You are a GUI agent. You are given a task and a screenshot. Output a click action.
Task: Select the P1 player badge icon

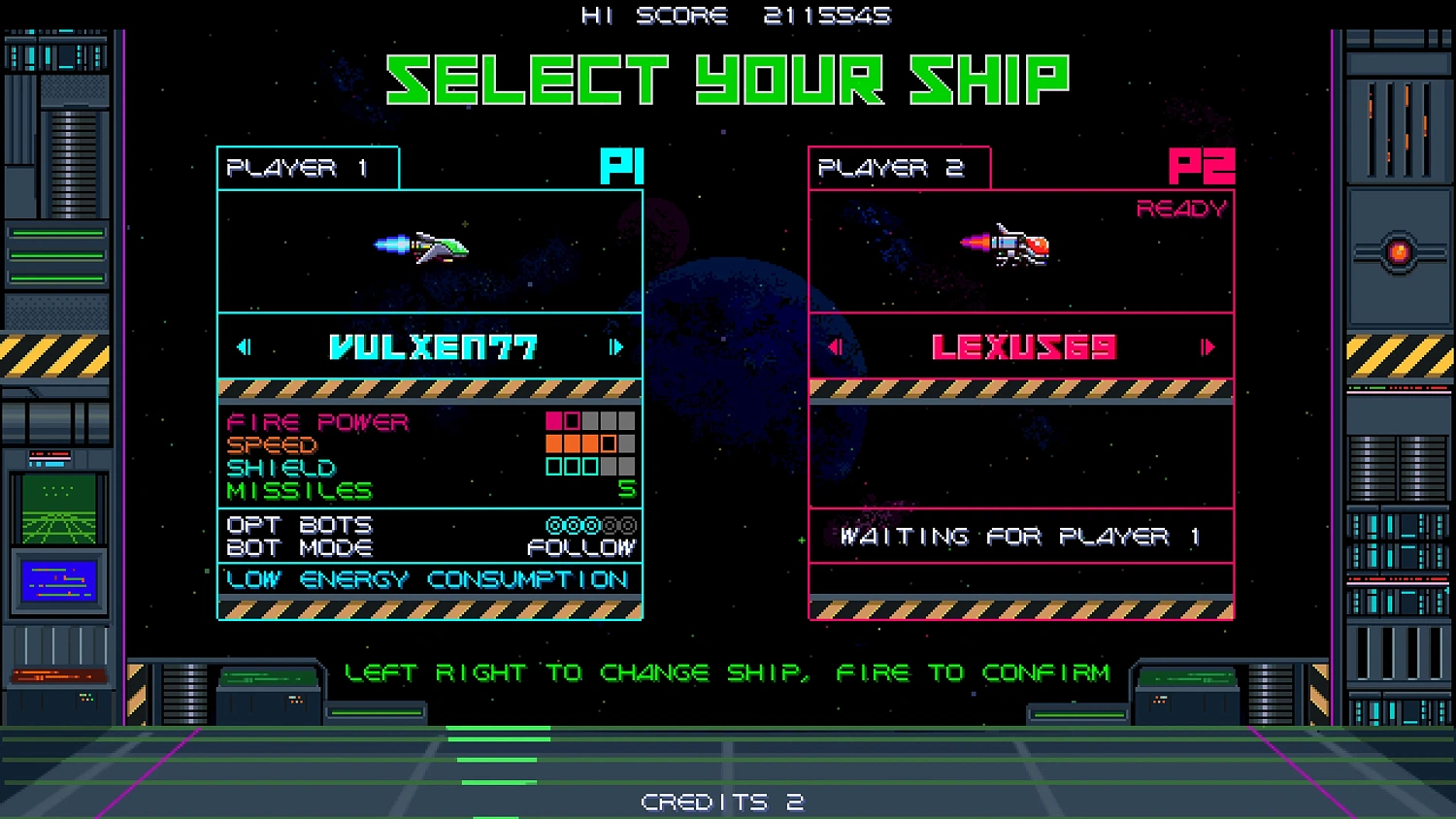(621, 167)
